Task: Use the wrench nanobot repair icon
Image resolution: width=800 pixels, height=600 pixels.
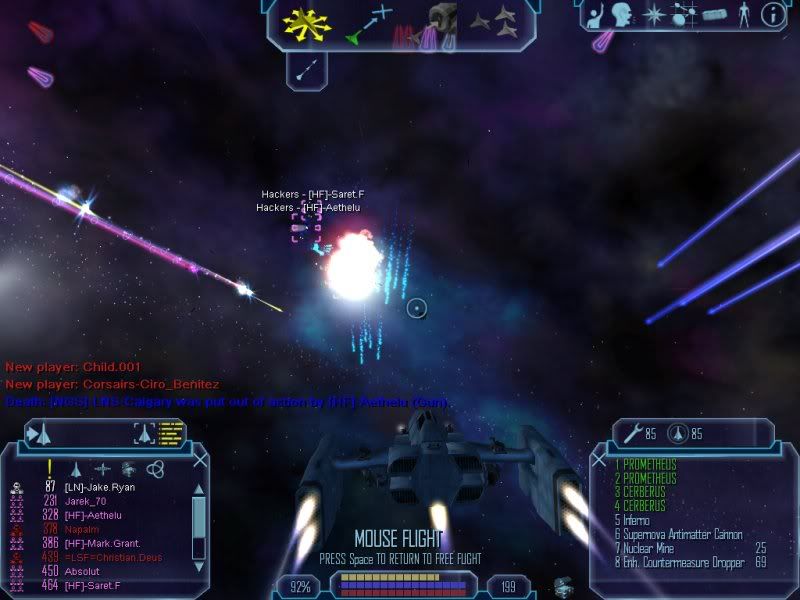Action: point(632,434)
